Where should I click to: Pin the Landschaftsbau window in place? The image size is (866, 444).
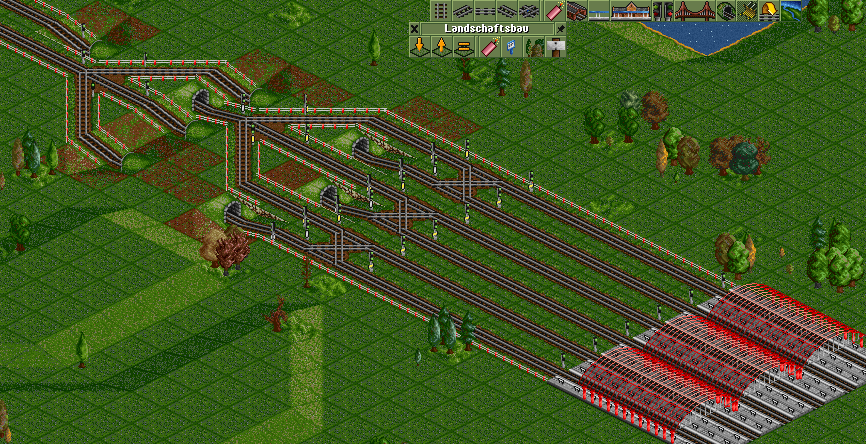coord(559,29)
